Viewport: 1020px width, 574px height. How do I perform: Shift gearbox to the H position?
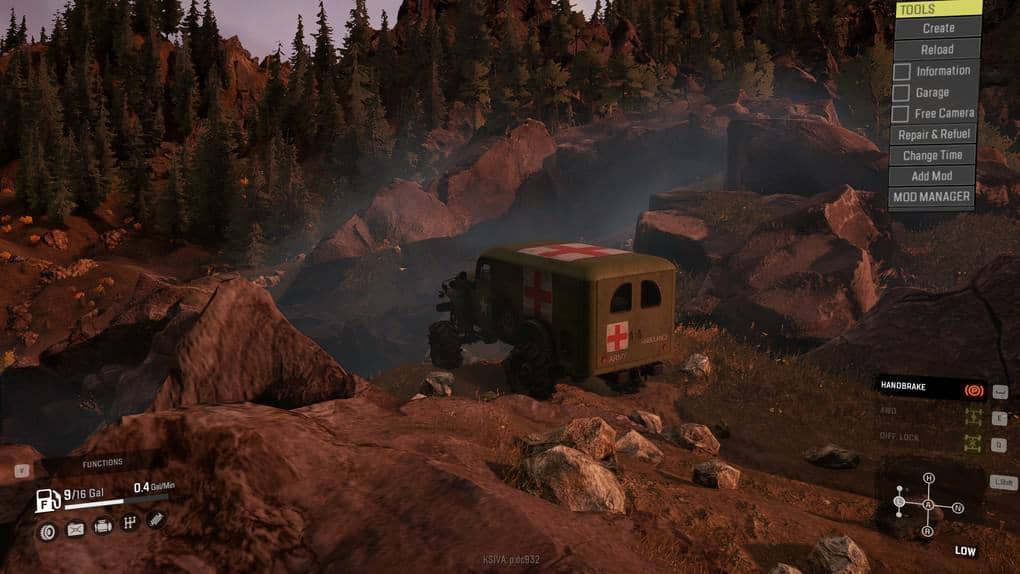(x=928, y=478)
